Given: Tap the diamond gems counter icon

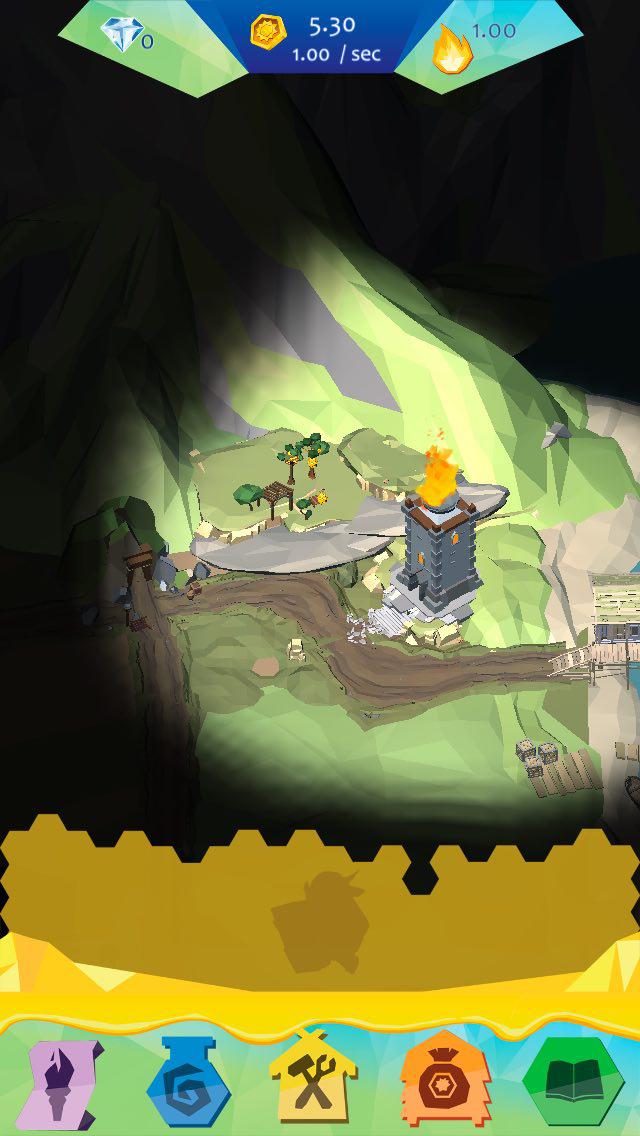Looking at the screenshot, I should pyautogui.click(x=121, y=36).
